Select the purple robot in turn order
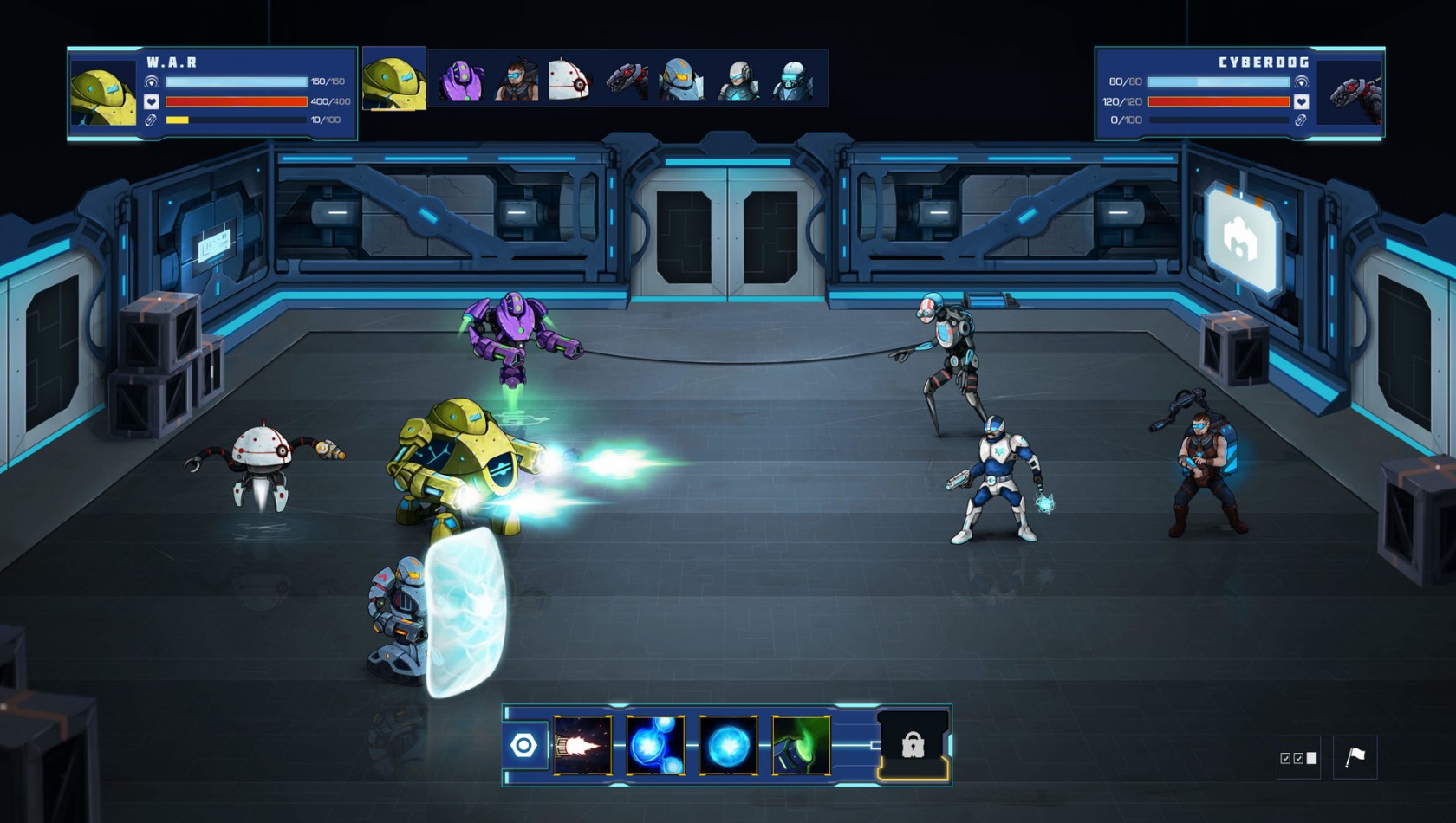 click(x=461, y=81)
